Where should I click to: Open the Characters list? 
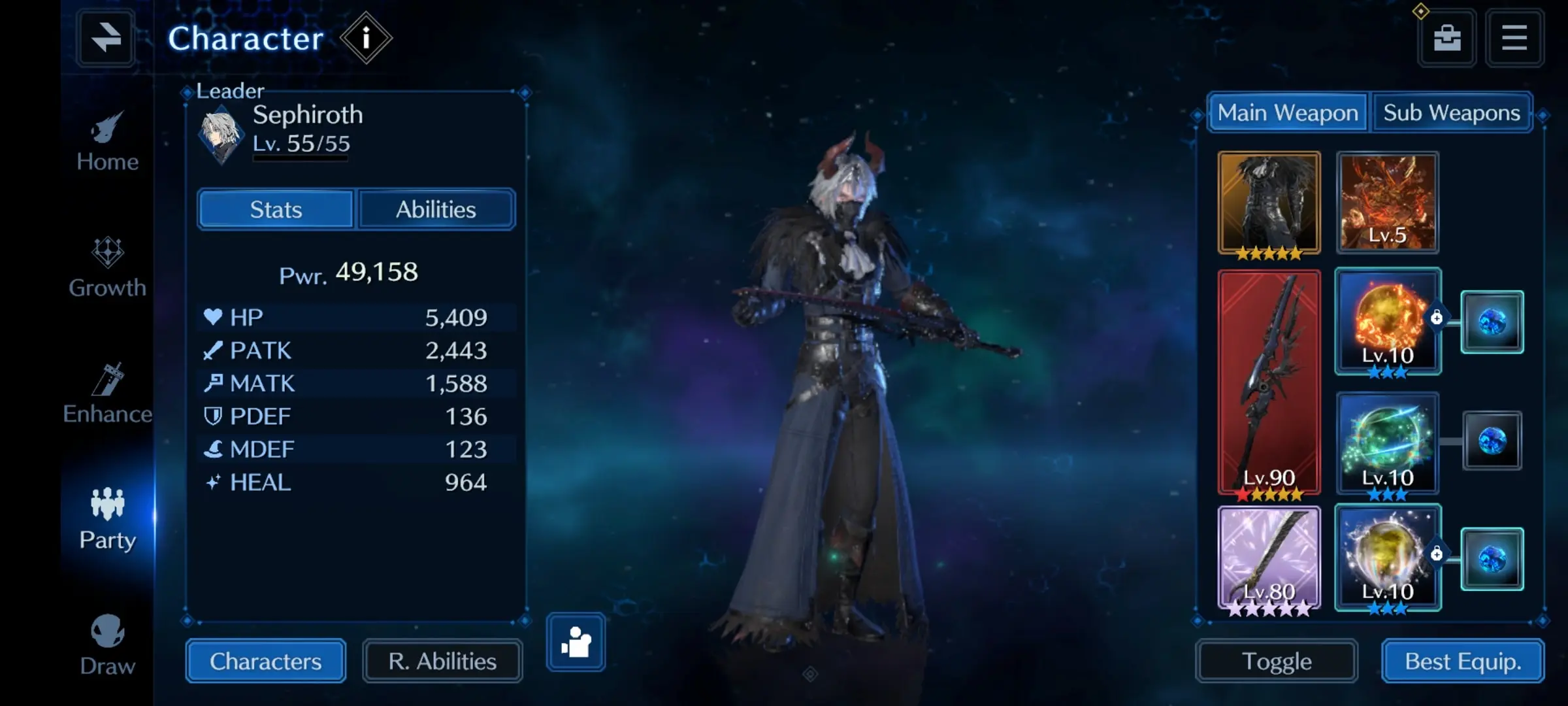[x=265, y=662]
